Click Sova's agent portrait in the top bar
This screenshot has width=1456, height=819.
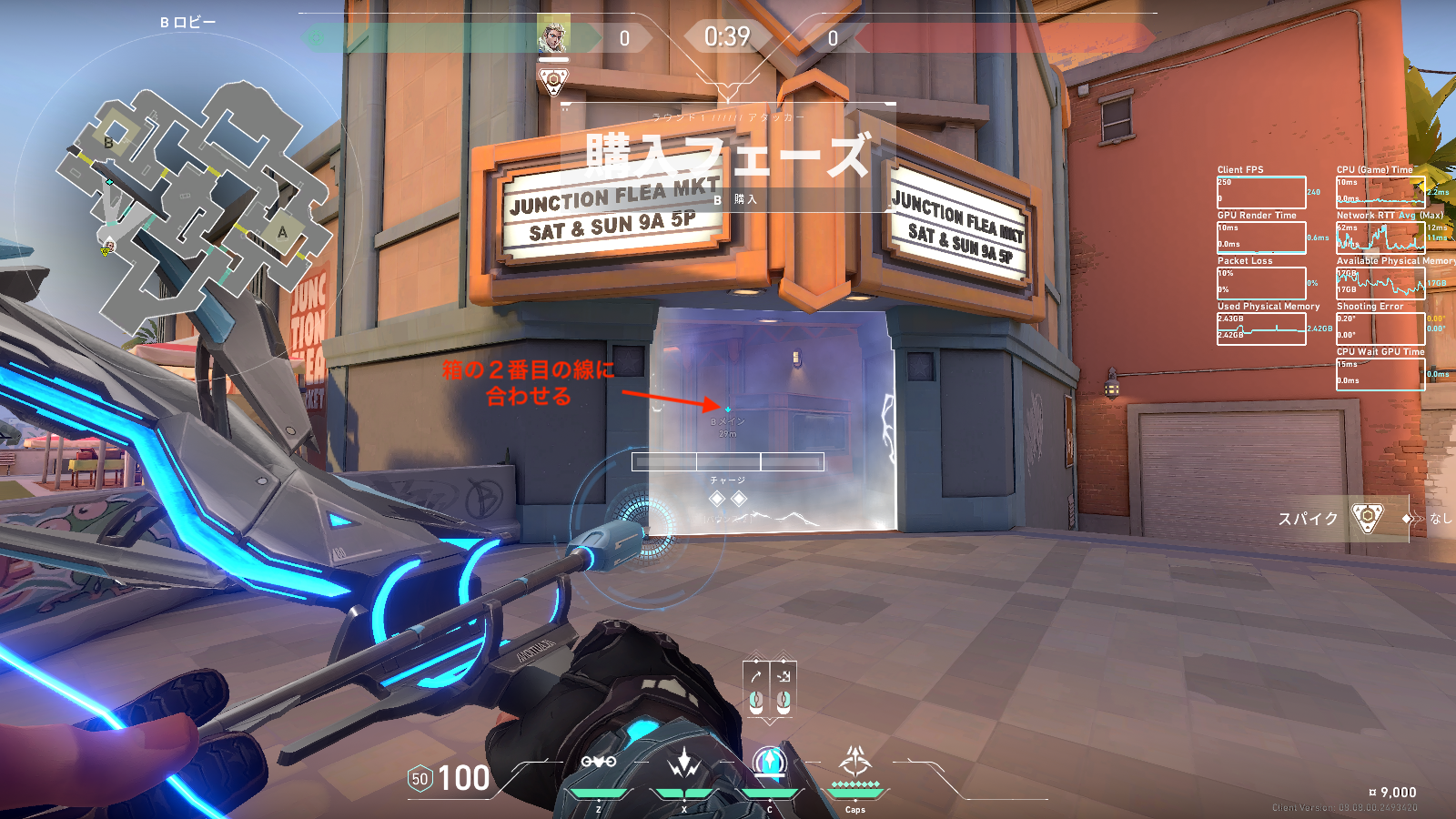point(553,36)
